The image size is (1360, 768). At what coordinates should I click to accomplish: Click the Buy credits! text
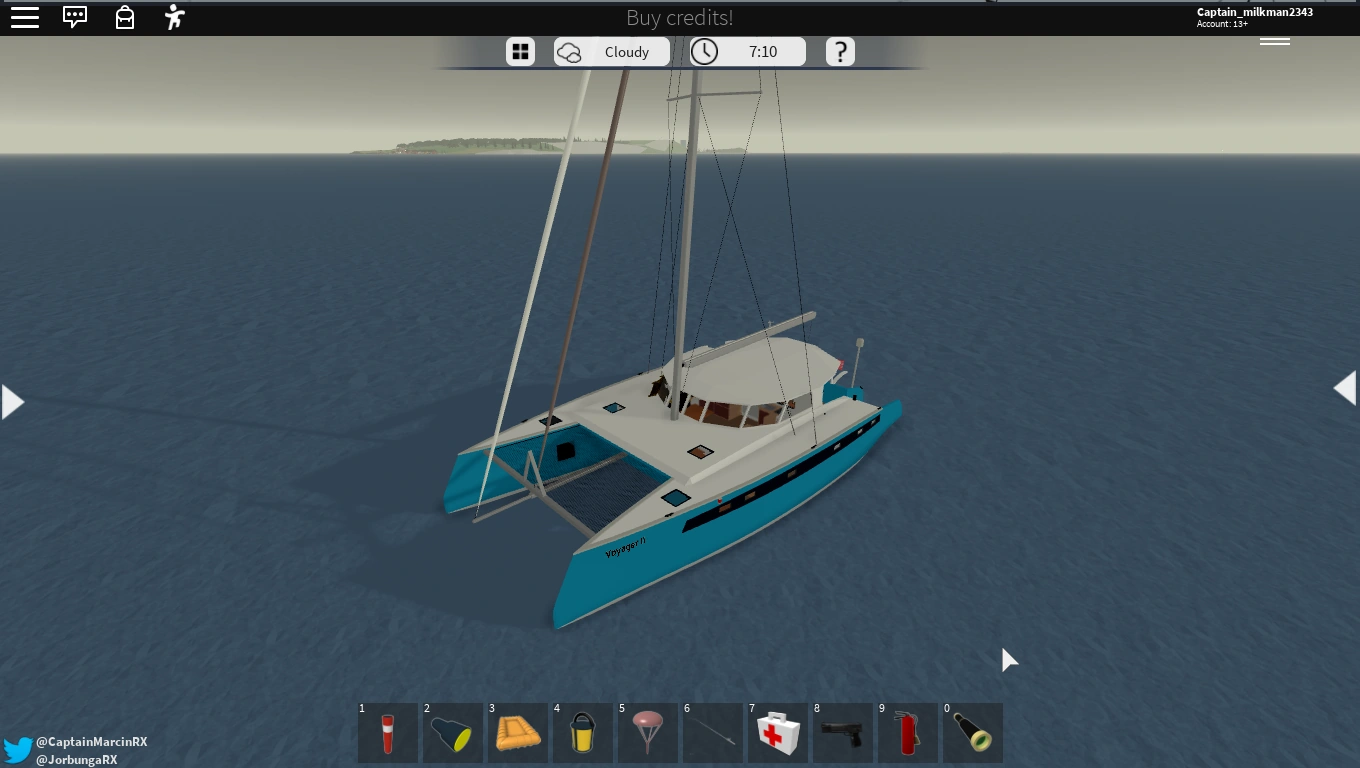[679, 17]
